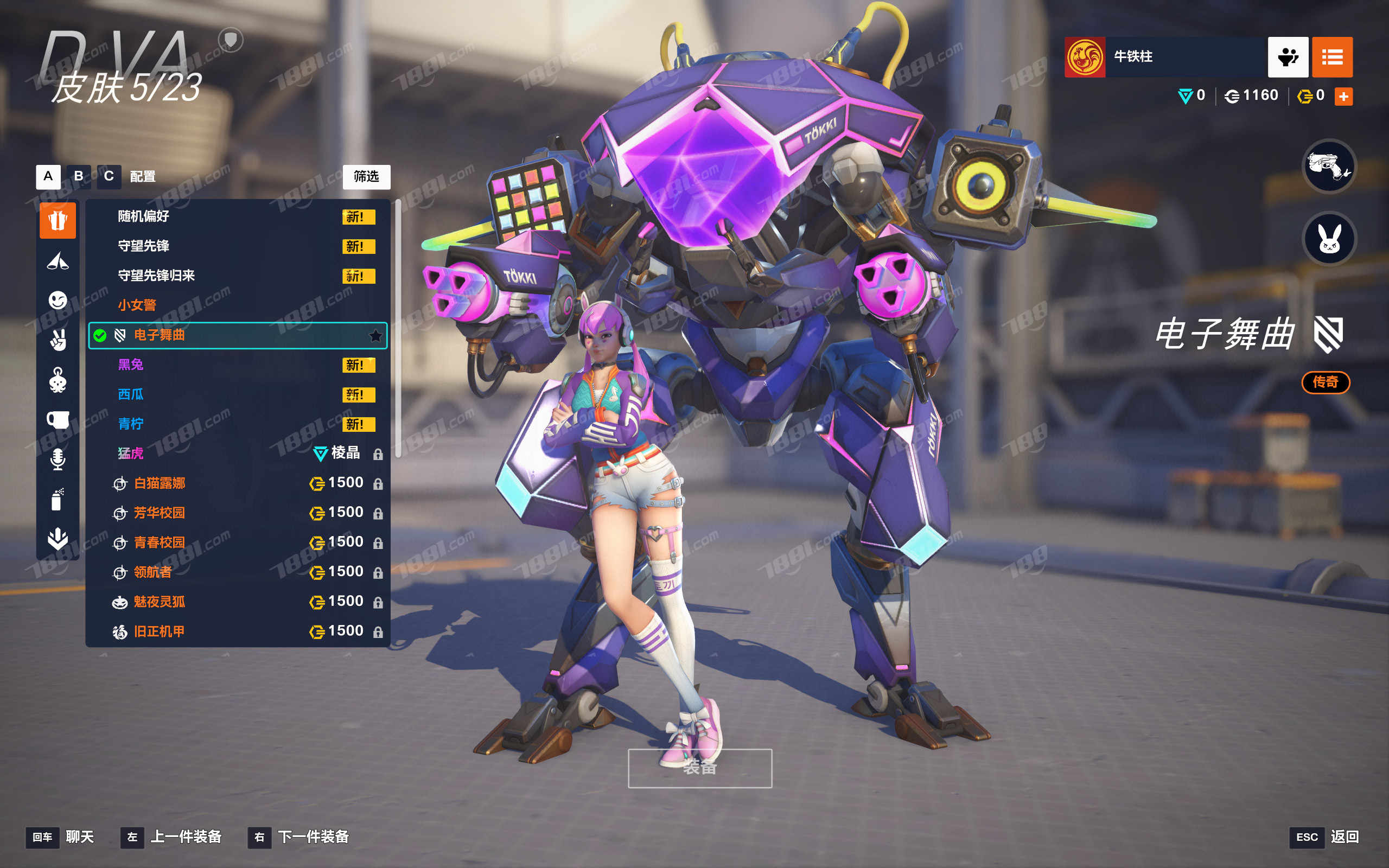Switch to loadout C tab

(109, 176)
